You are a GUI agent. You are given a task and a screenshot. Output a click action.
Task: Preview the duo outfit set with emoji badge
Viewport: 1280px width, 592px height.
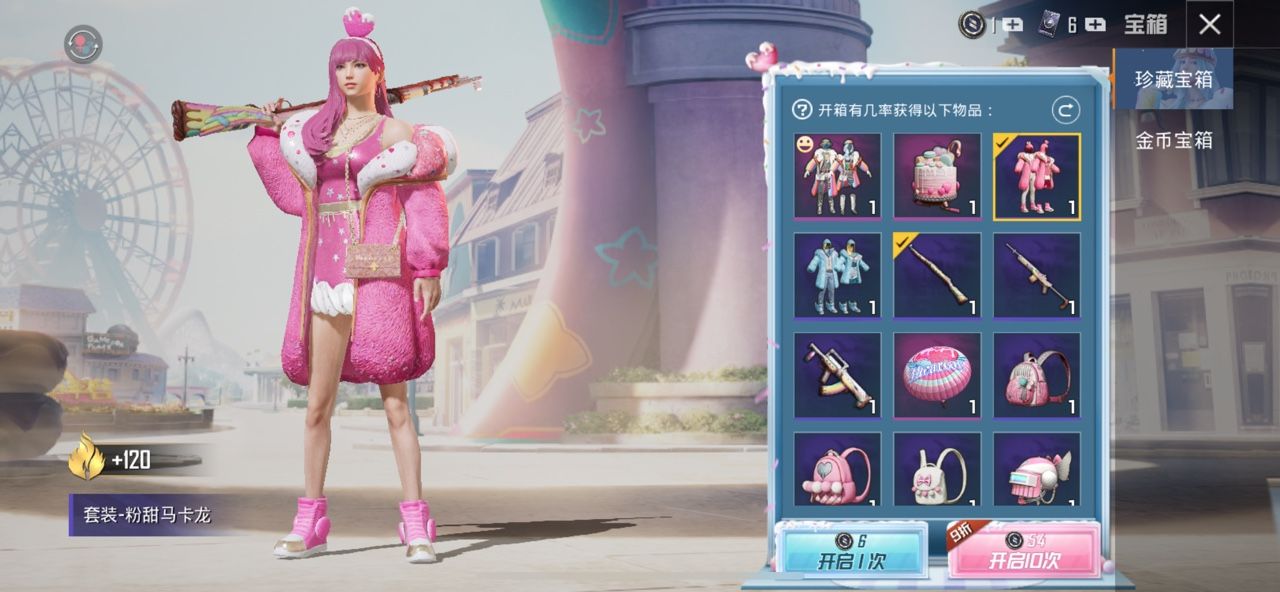click(837, 176)
